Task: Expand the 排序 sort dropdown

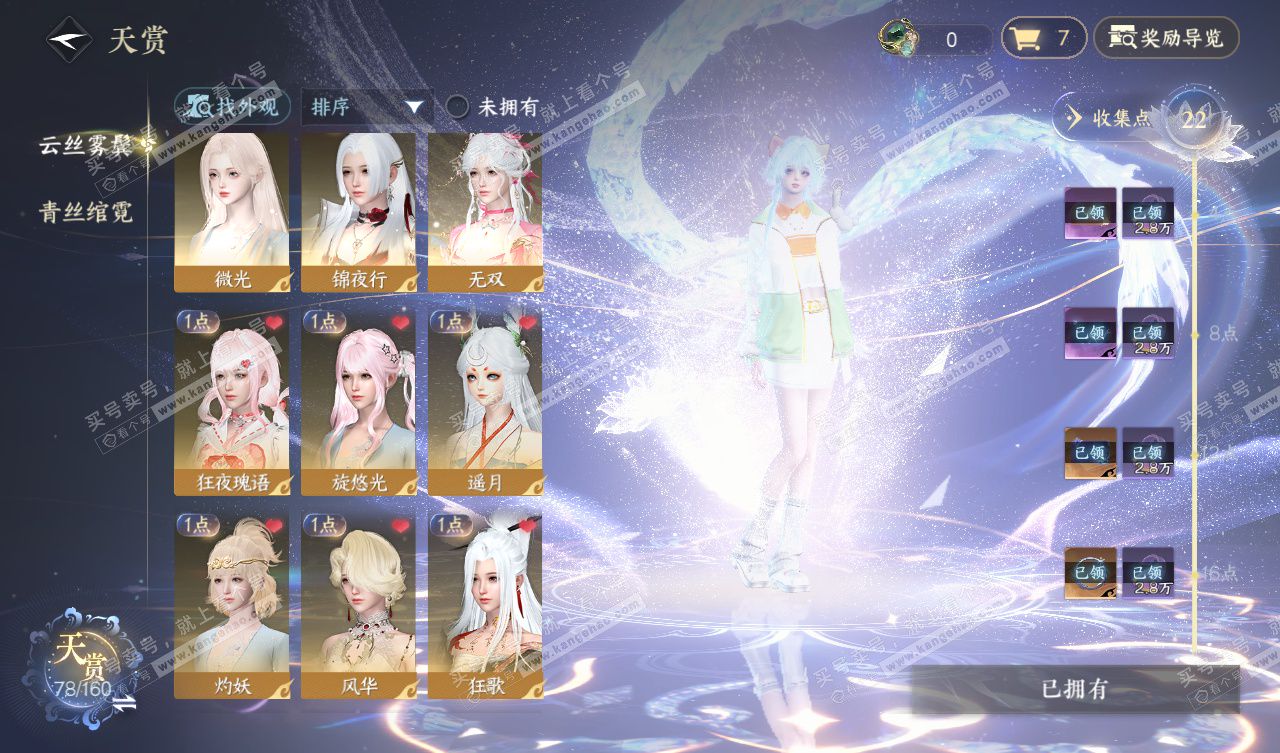Action: click(x=367, y=107)
